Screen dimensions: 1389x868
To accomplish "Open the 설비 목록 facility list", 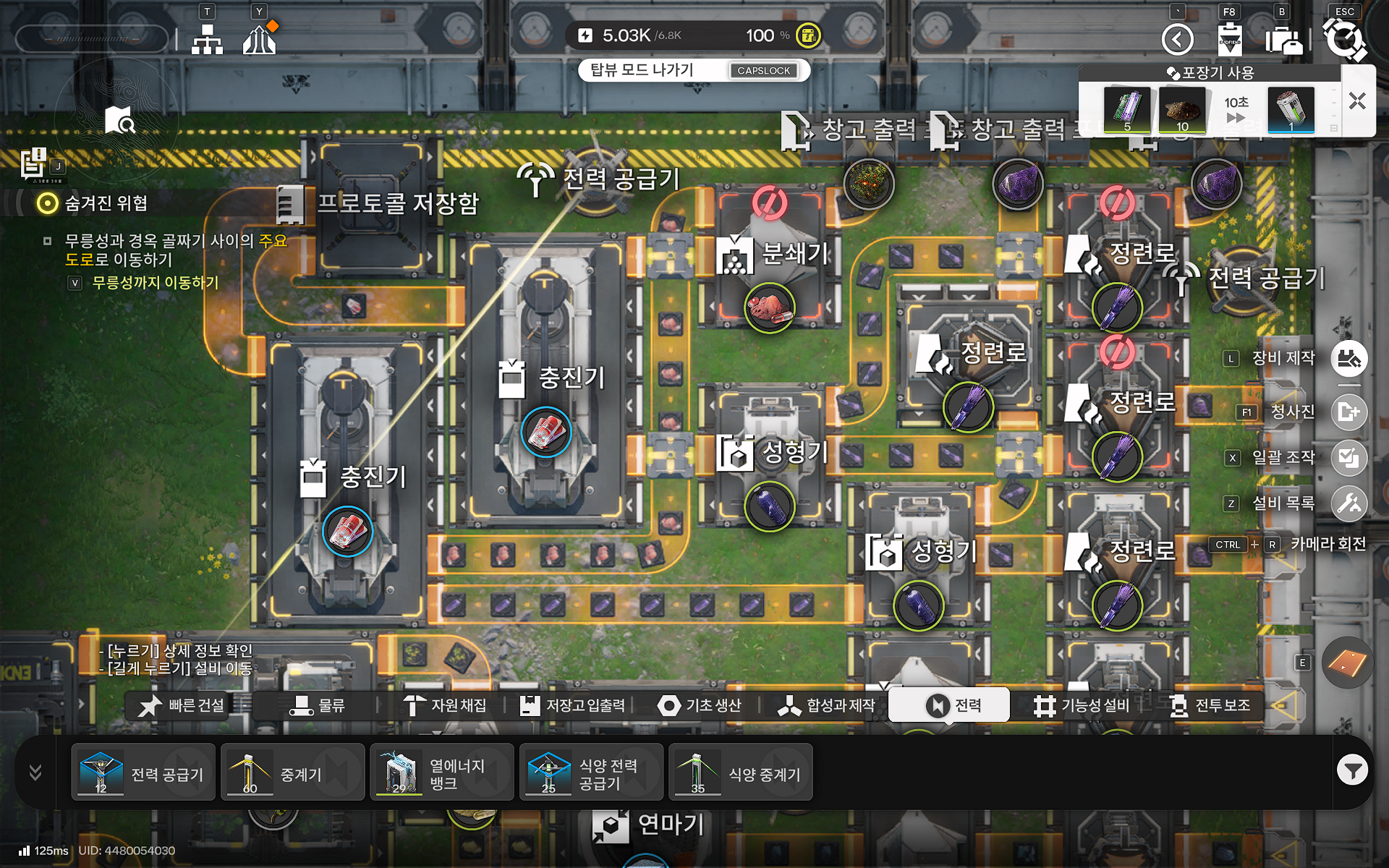I will [1348, 503].
